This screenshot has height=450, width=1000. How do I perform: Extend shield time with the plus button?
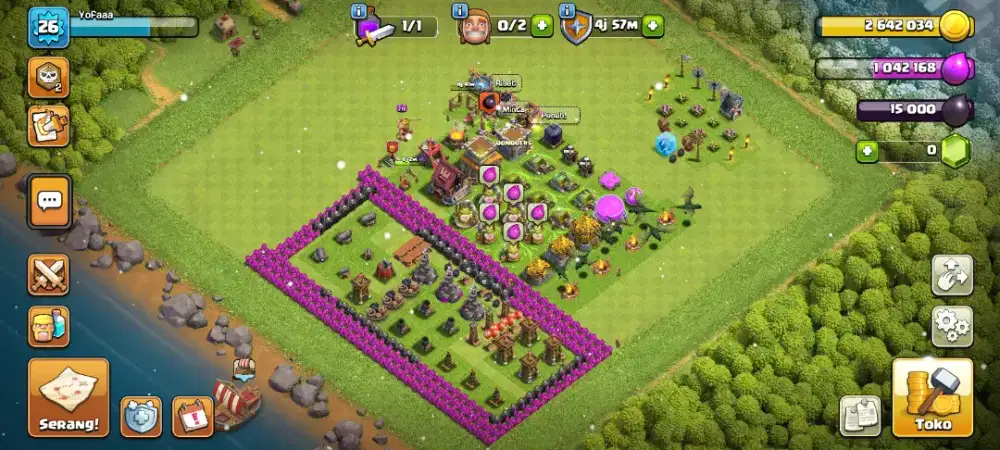point(652,26)
